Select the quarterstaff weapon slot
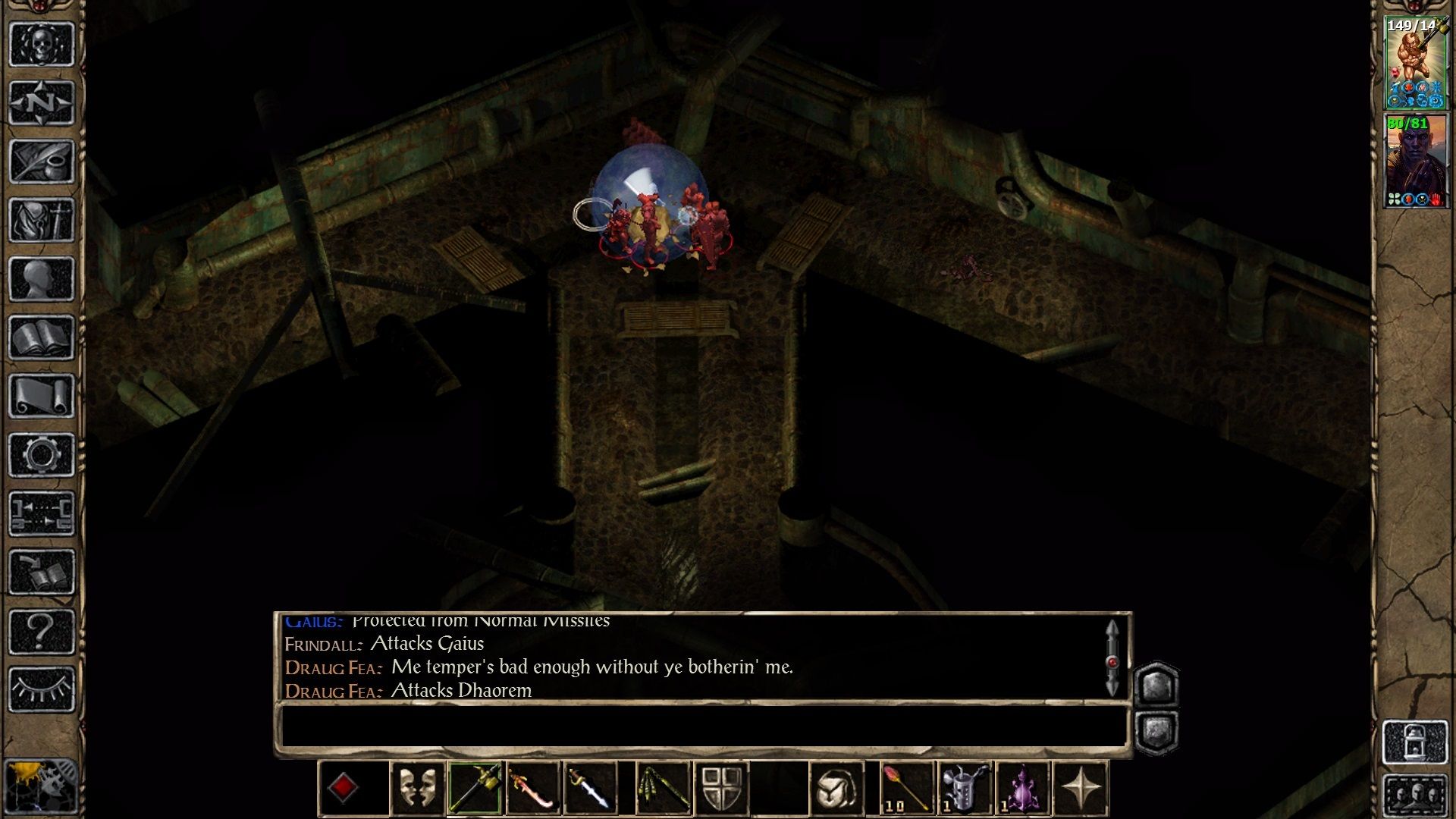Viewport: 1456px width, 819px height. 474,786
